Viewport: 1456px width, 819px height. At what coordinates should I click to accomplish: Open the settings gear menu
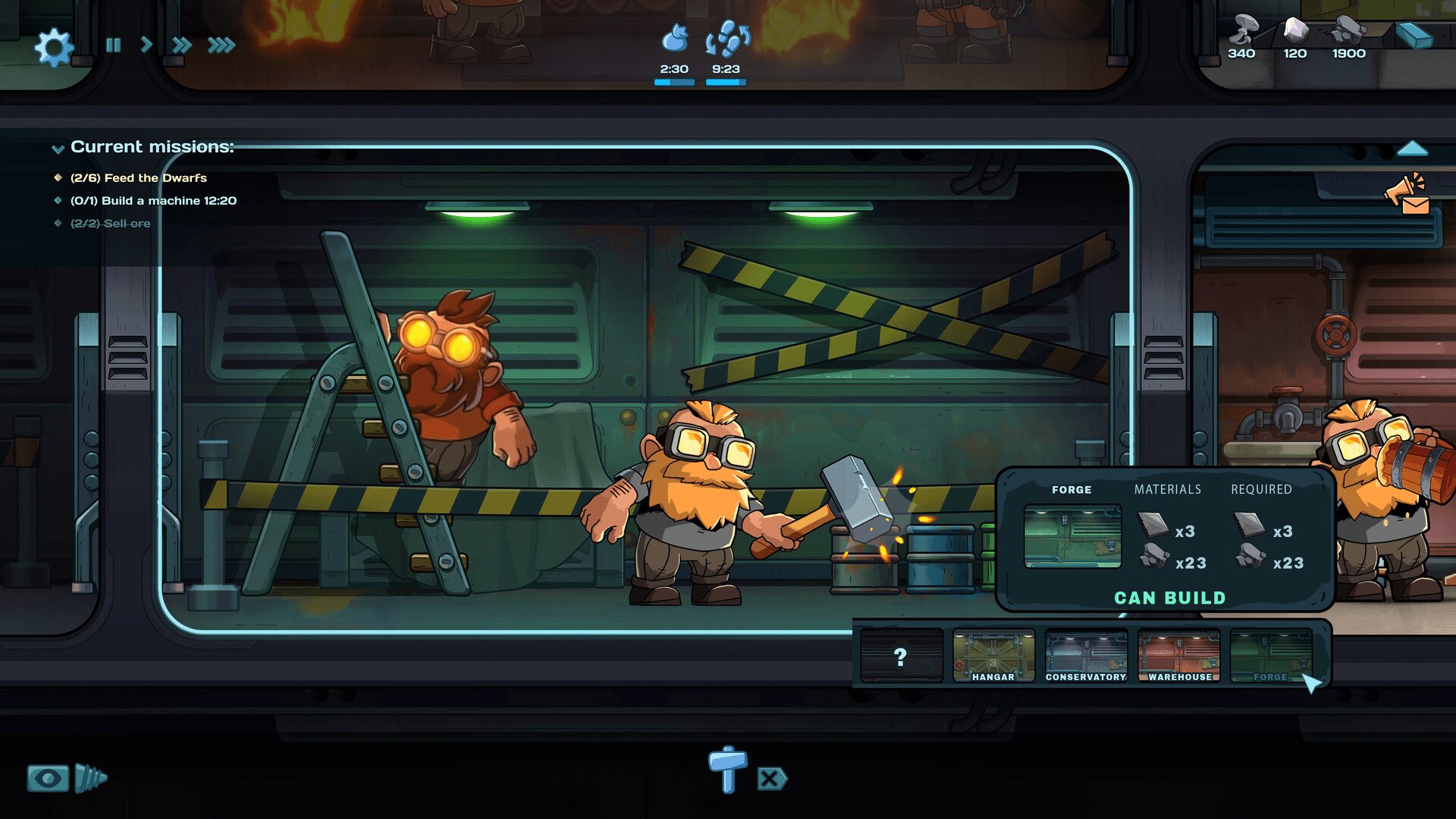(x=54, y=47)
